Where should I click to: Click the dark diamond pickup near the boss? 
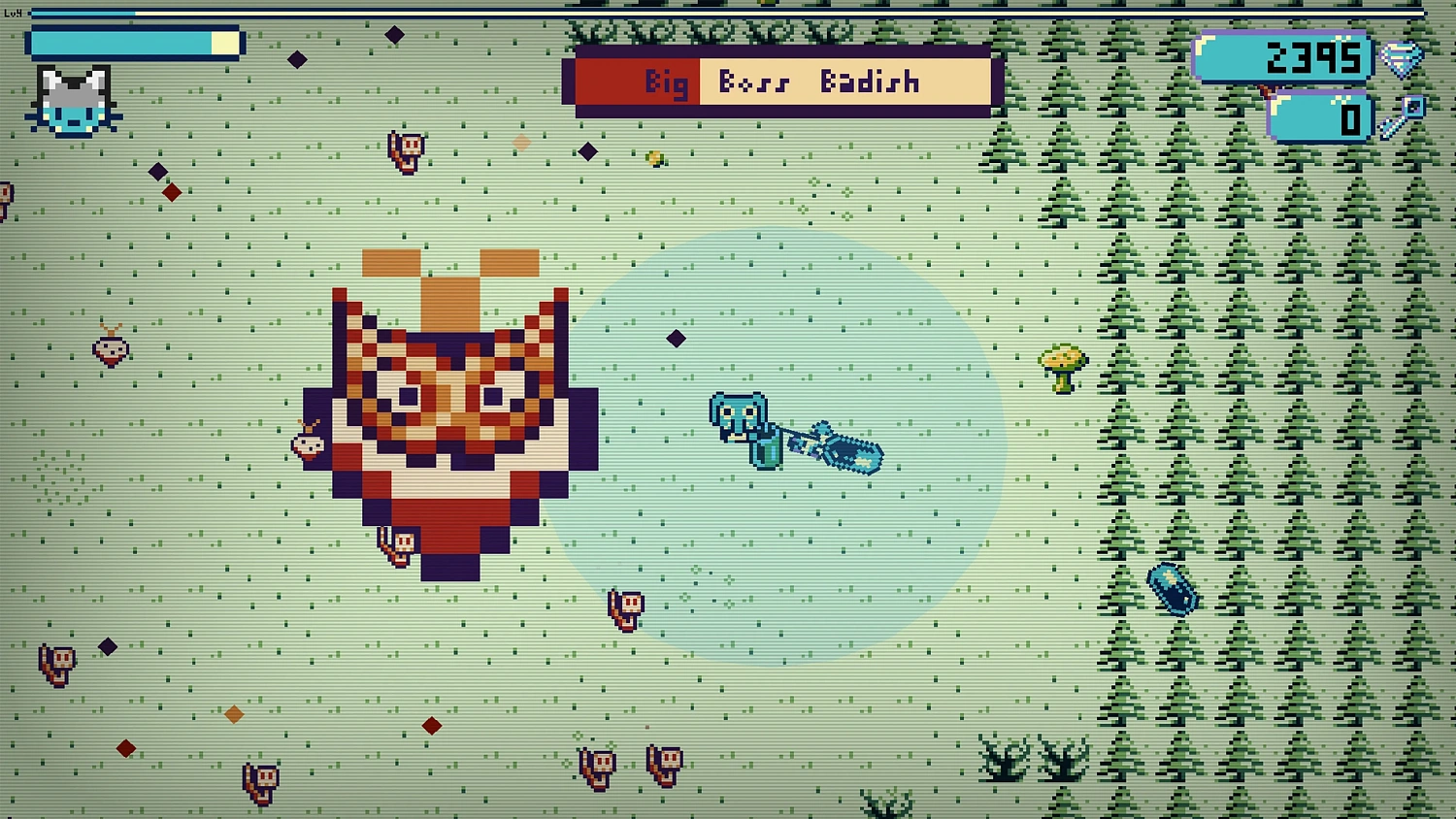click(x=674, y=339)
